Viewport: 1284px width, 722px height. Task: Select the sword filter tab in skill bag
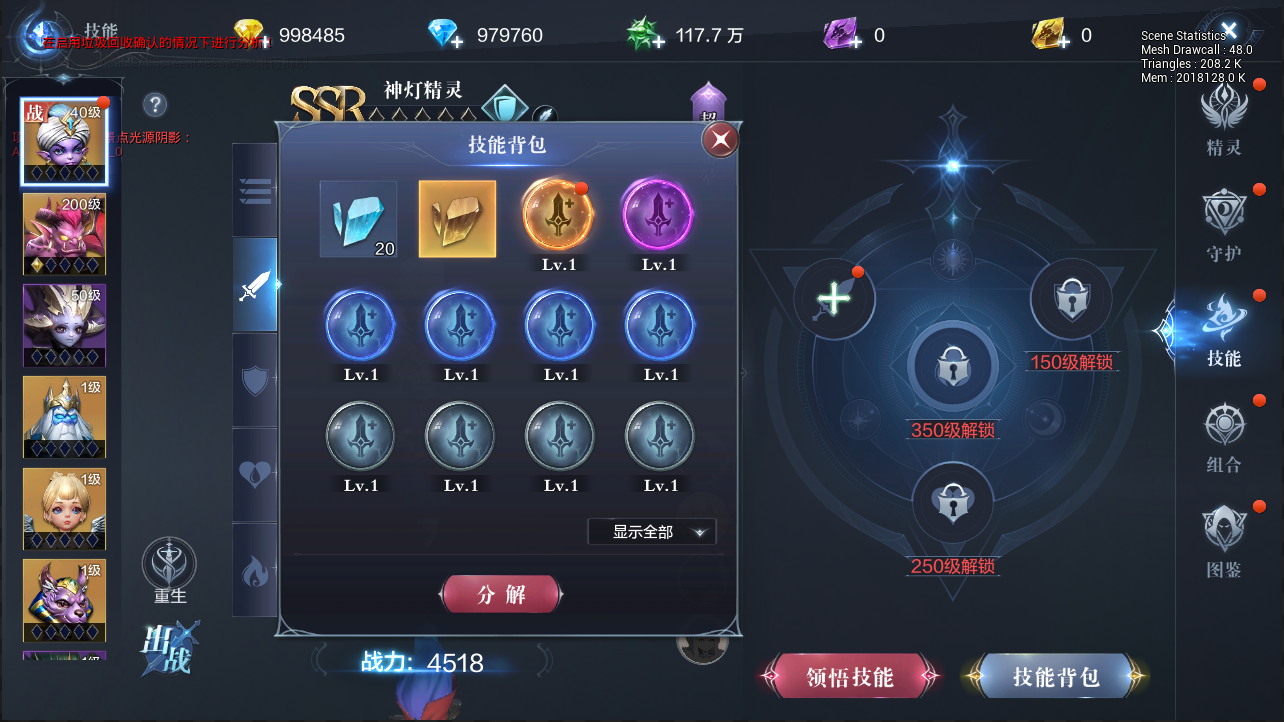pos(255,284)
